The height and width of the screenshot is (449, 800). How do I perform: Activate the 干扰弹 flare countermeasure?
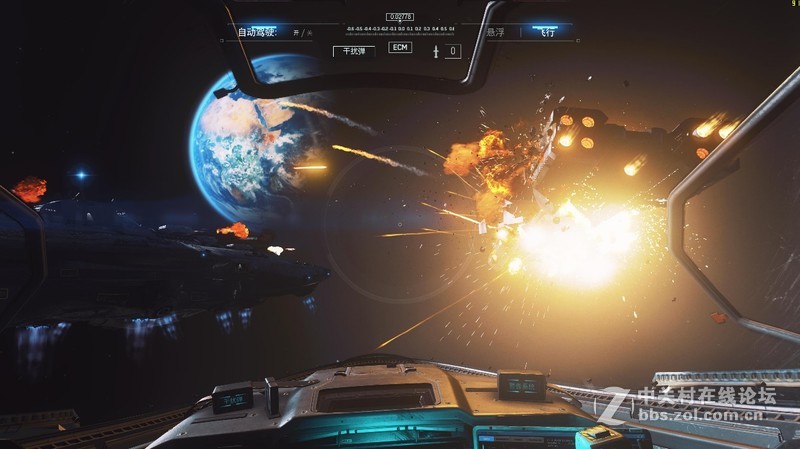pos(354,50)
